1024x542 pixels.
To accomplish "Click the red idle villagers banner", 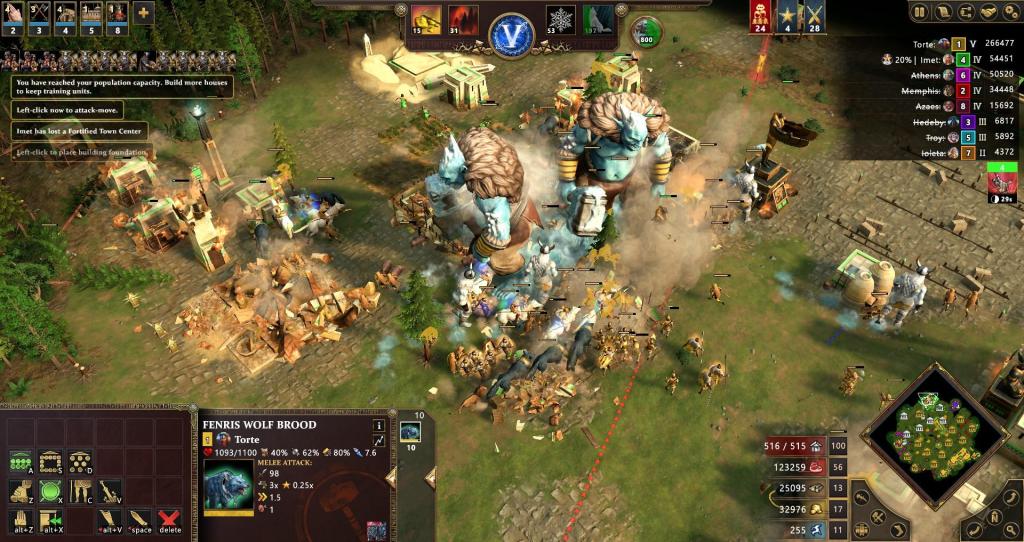I will pos(759,16).
